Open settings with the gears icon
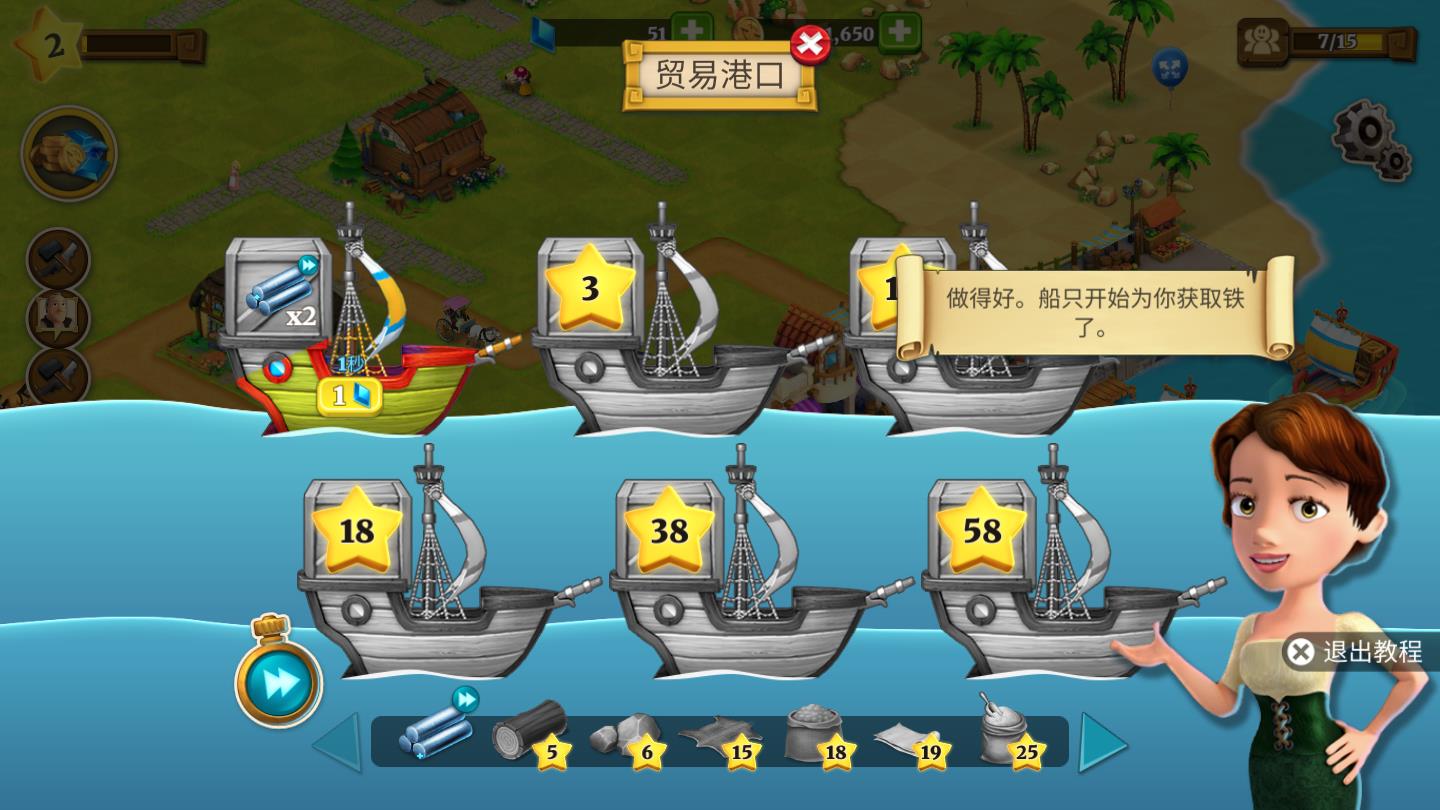This screenshot has height=810, width=1440. point(1372,140)
